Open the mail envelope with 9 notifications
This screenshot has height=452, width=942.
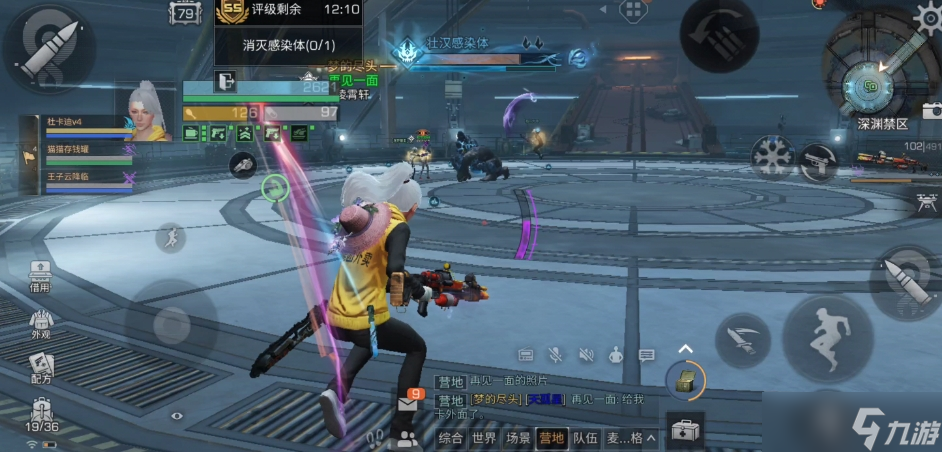(x=410, y=402)
